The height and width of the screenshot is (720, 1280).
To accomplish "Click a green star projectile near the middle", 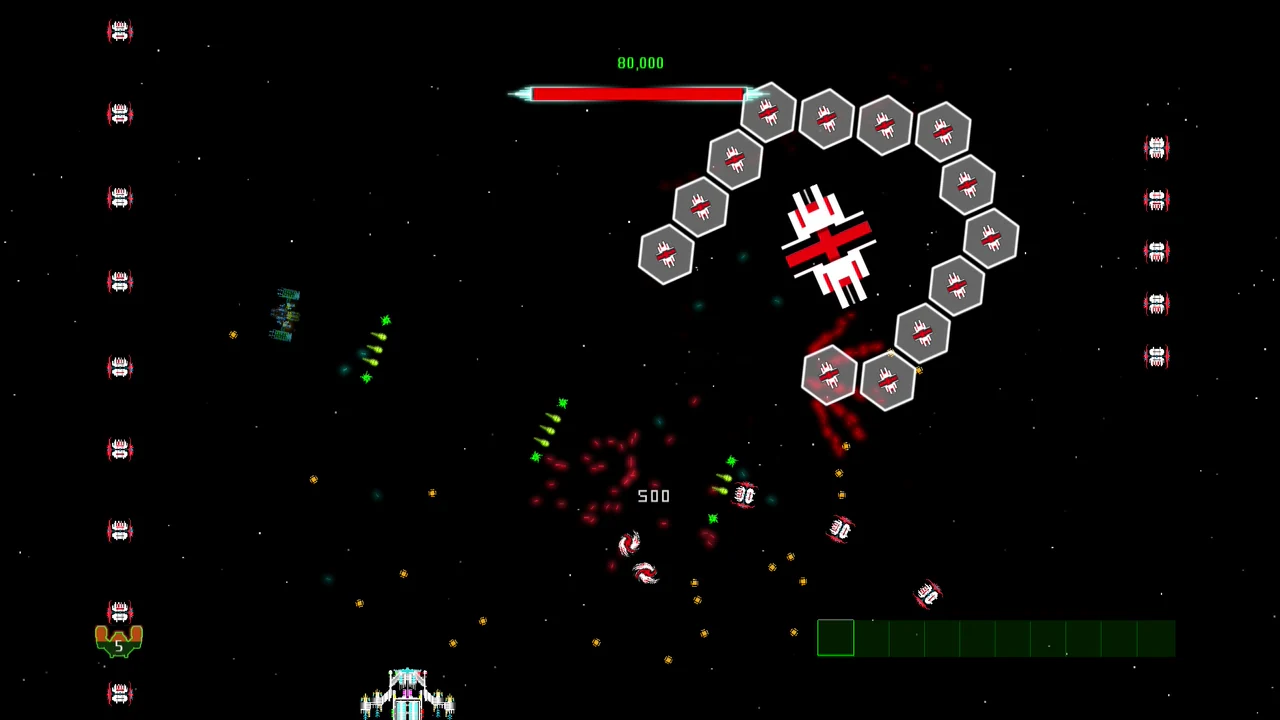I will tap(562, 403).
